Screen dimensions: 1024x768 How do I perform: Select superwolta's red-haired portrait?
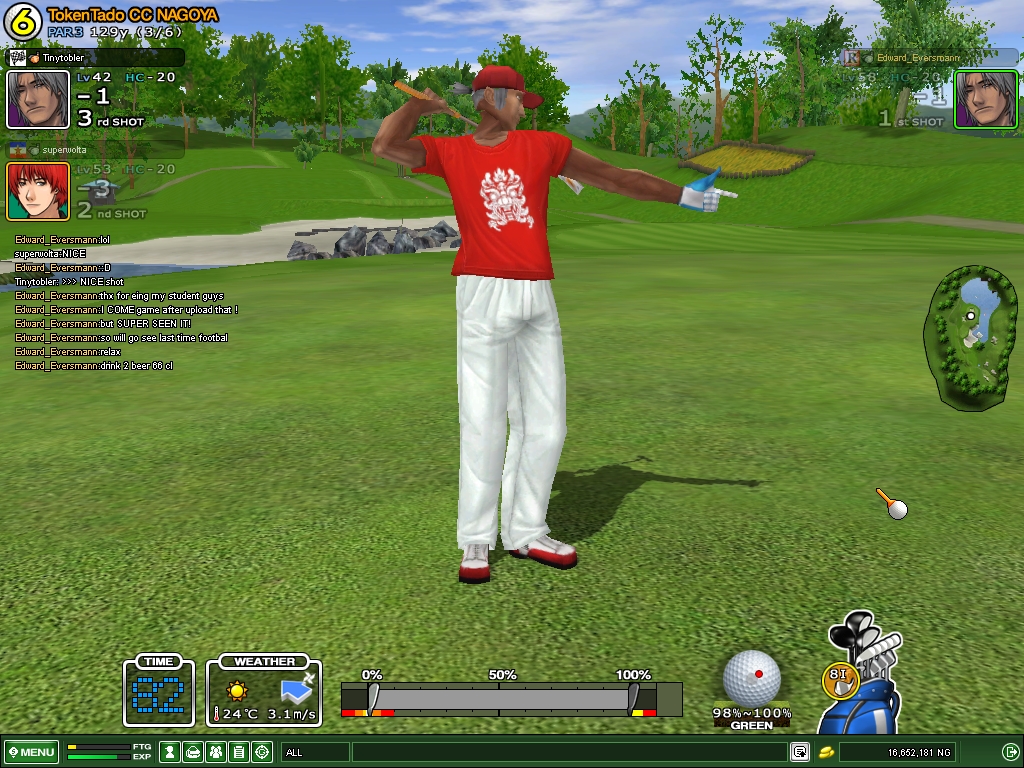pos(39,191)
